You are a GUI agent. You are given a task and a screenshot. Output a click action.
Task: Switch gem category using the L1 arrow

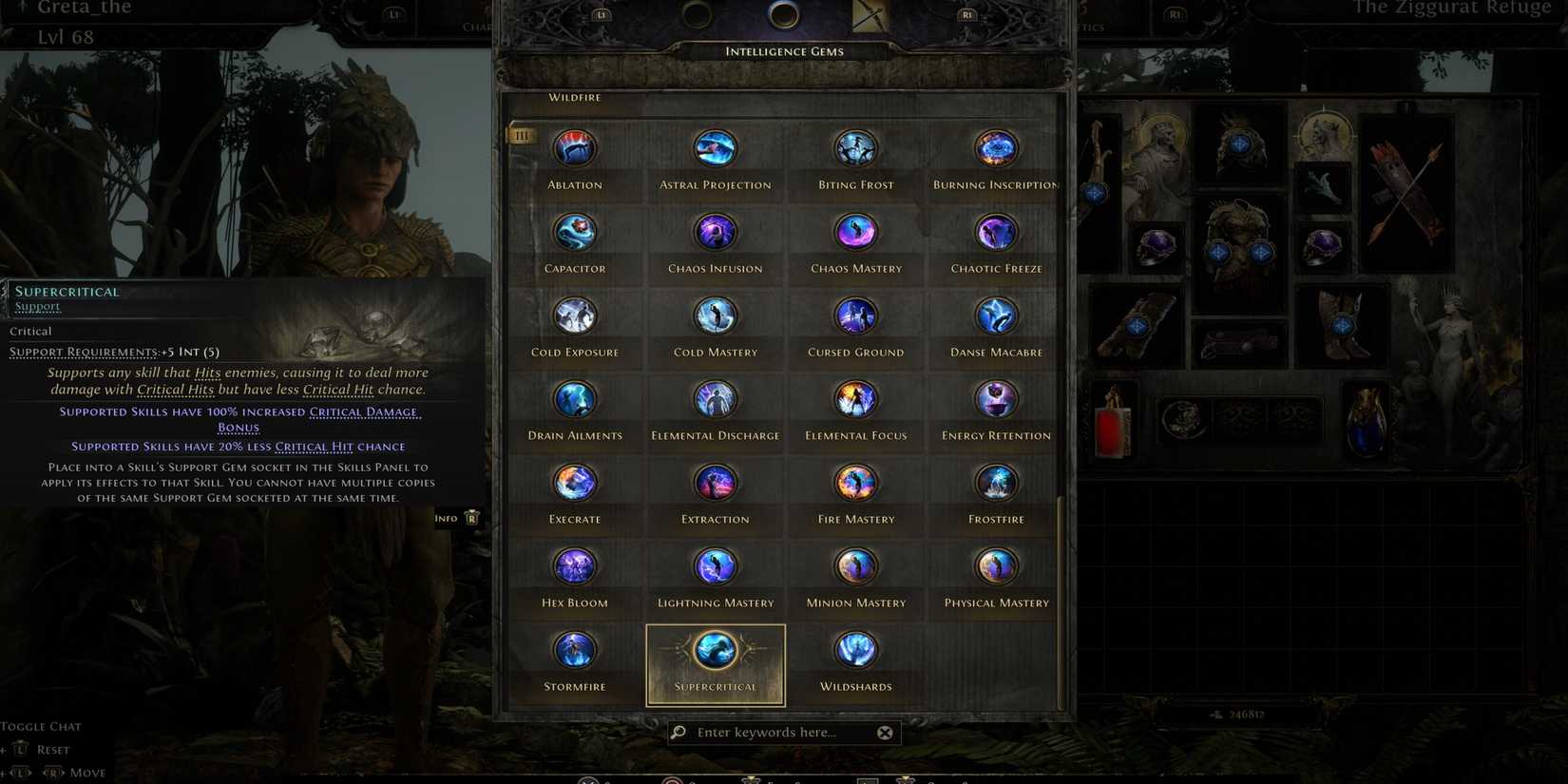click(x=601, y=14)
